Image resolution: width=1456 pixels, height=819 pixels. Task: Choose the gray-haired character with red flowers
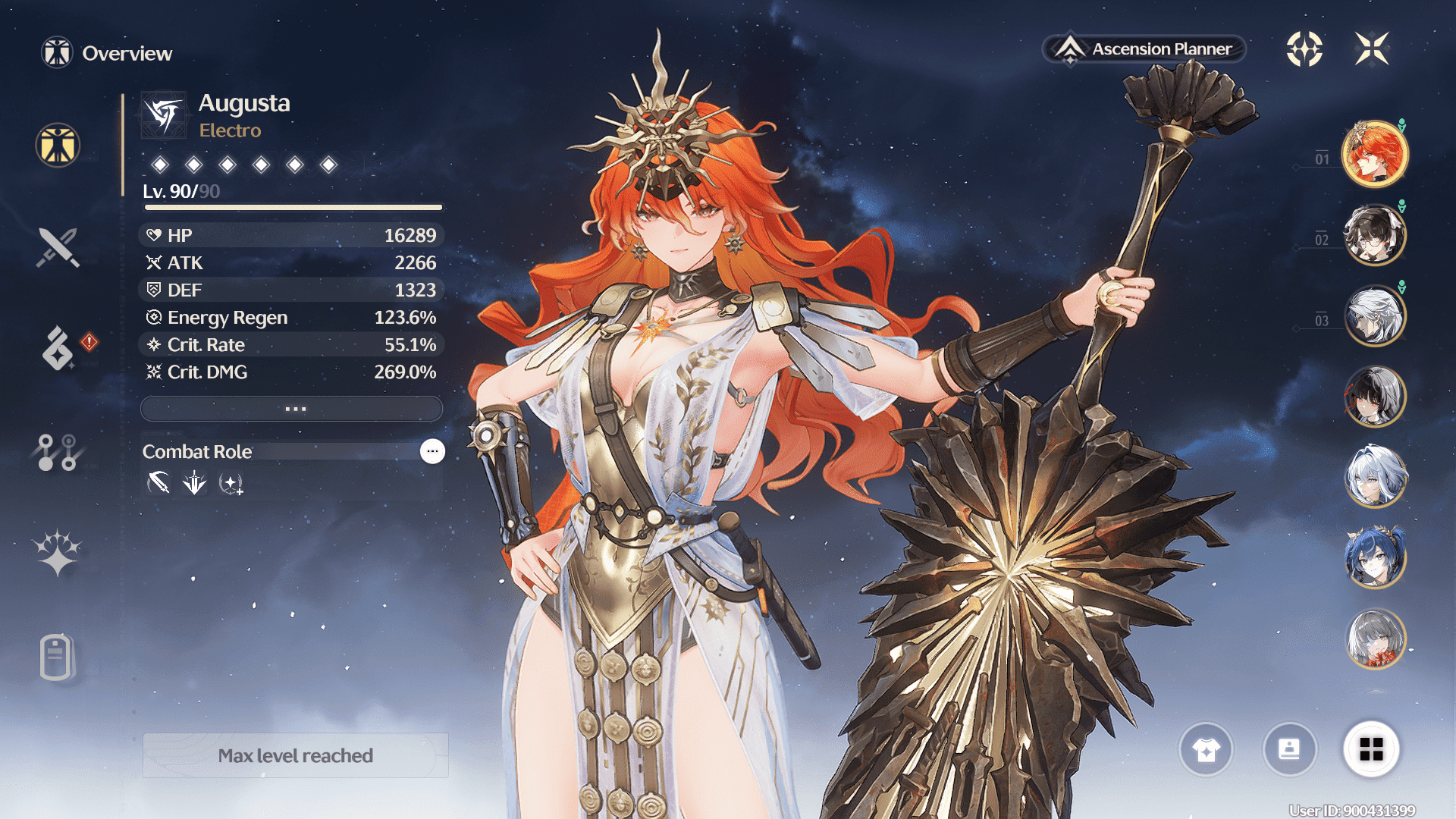pos(1374,639)
